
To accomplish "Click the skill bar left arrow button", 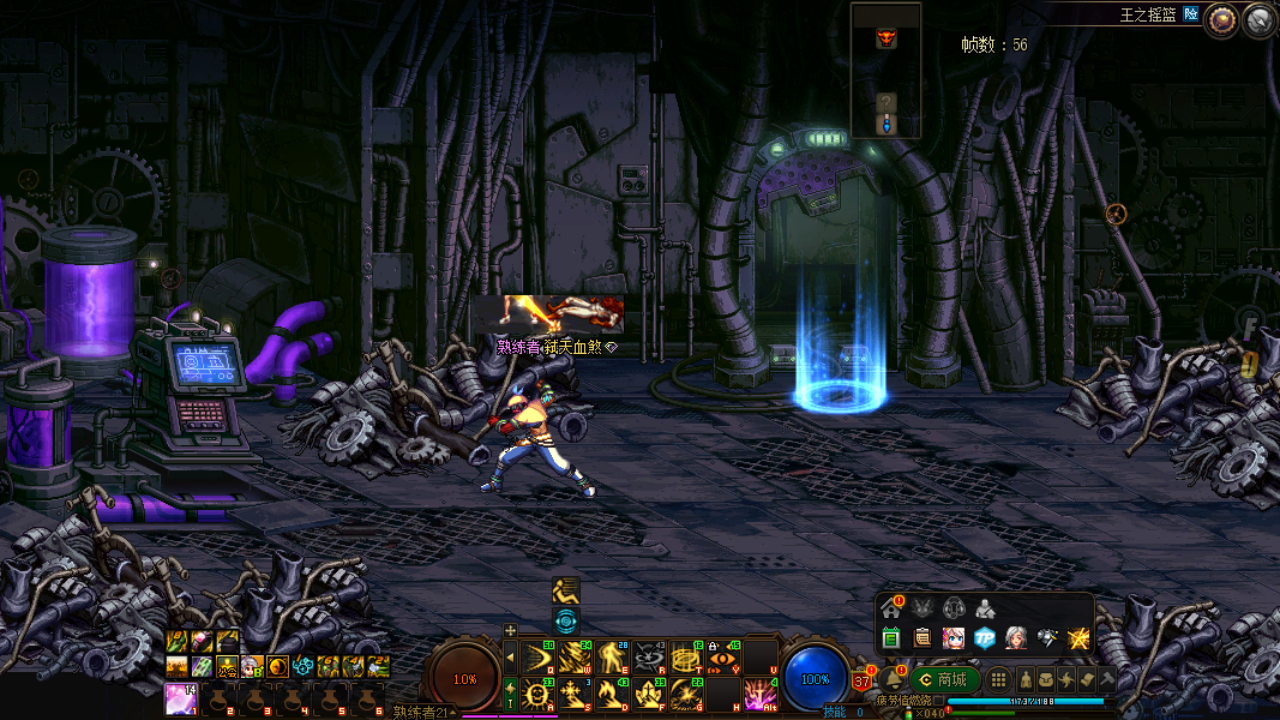I will point(510,657).
